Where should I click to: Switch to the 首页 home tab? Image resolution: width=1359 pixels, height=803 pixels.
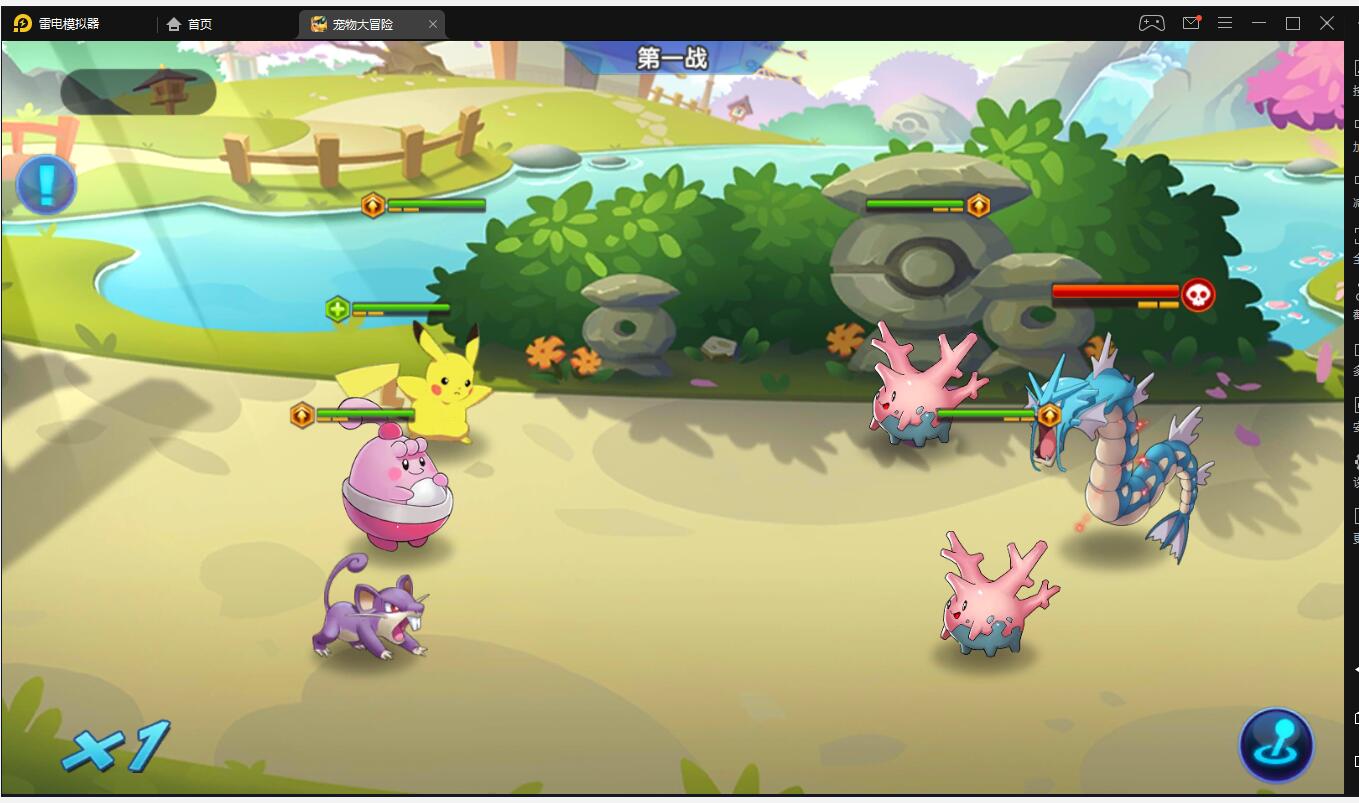190,24
